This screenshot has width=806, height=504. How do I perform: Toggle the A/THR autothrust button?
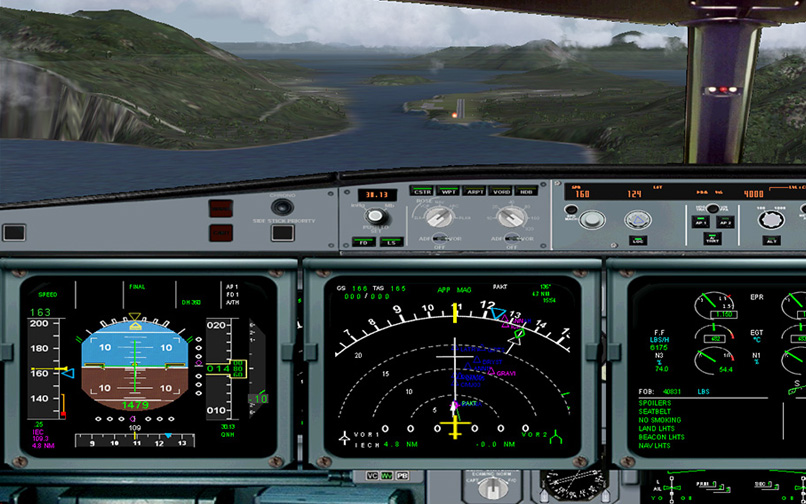coord(713,240)
